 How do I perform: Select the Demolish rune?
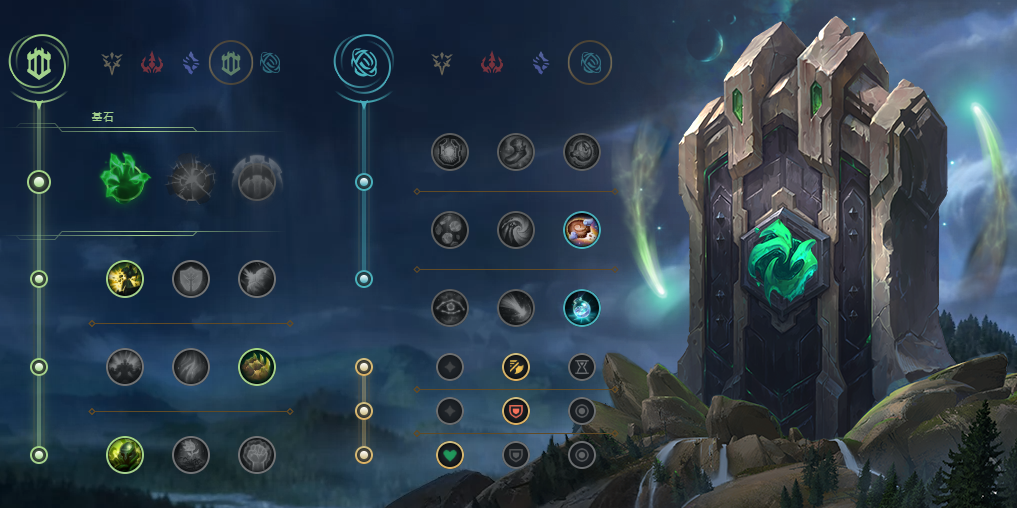click(x=125, y=279)
